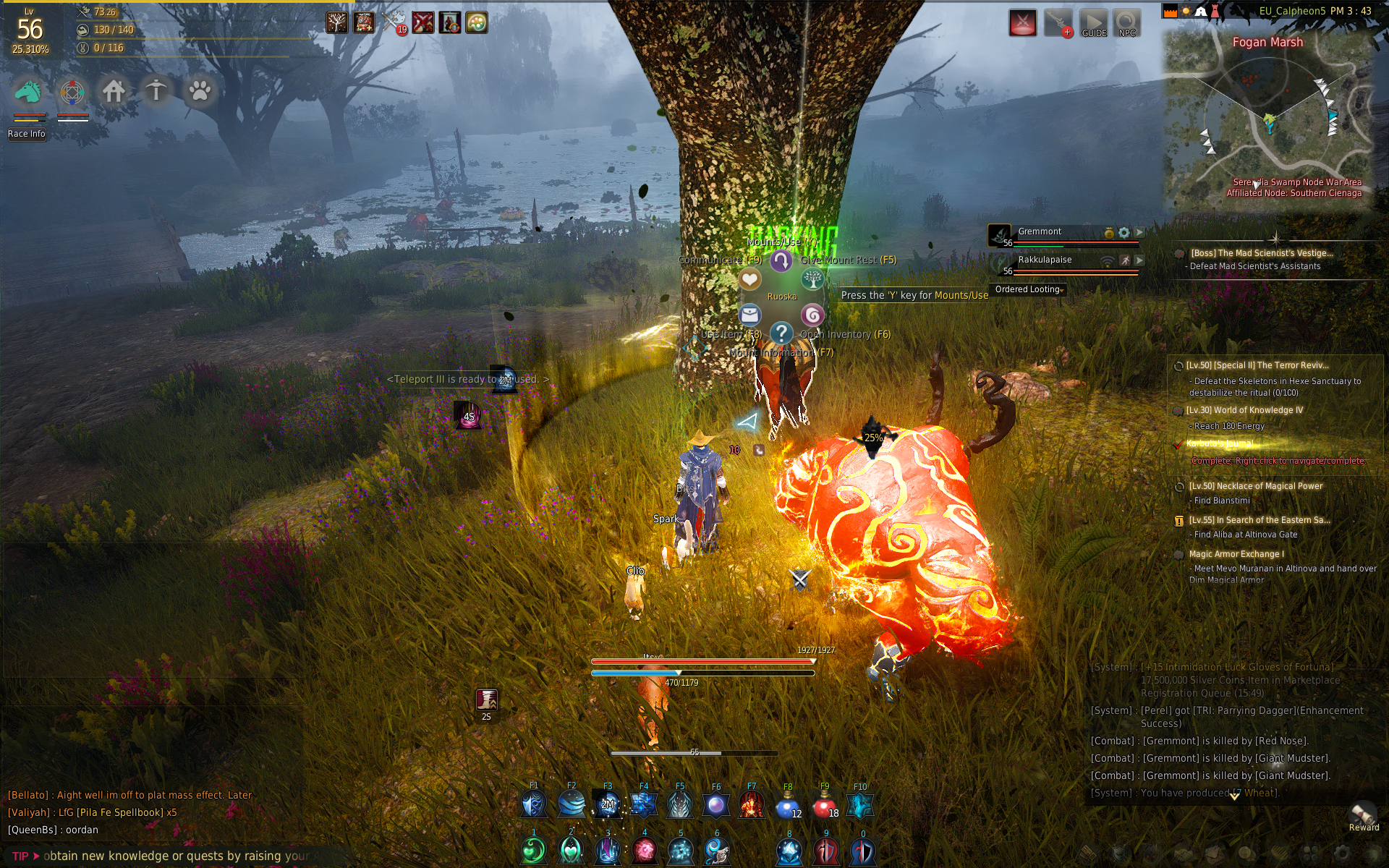Open the NPC finder button
Screen dimensions: 1389x868
1126,23
